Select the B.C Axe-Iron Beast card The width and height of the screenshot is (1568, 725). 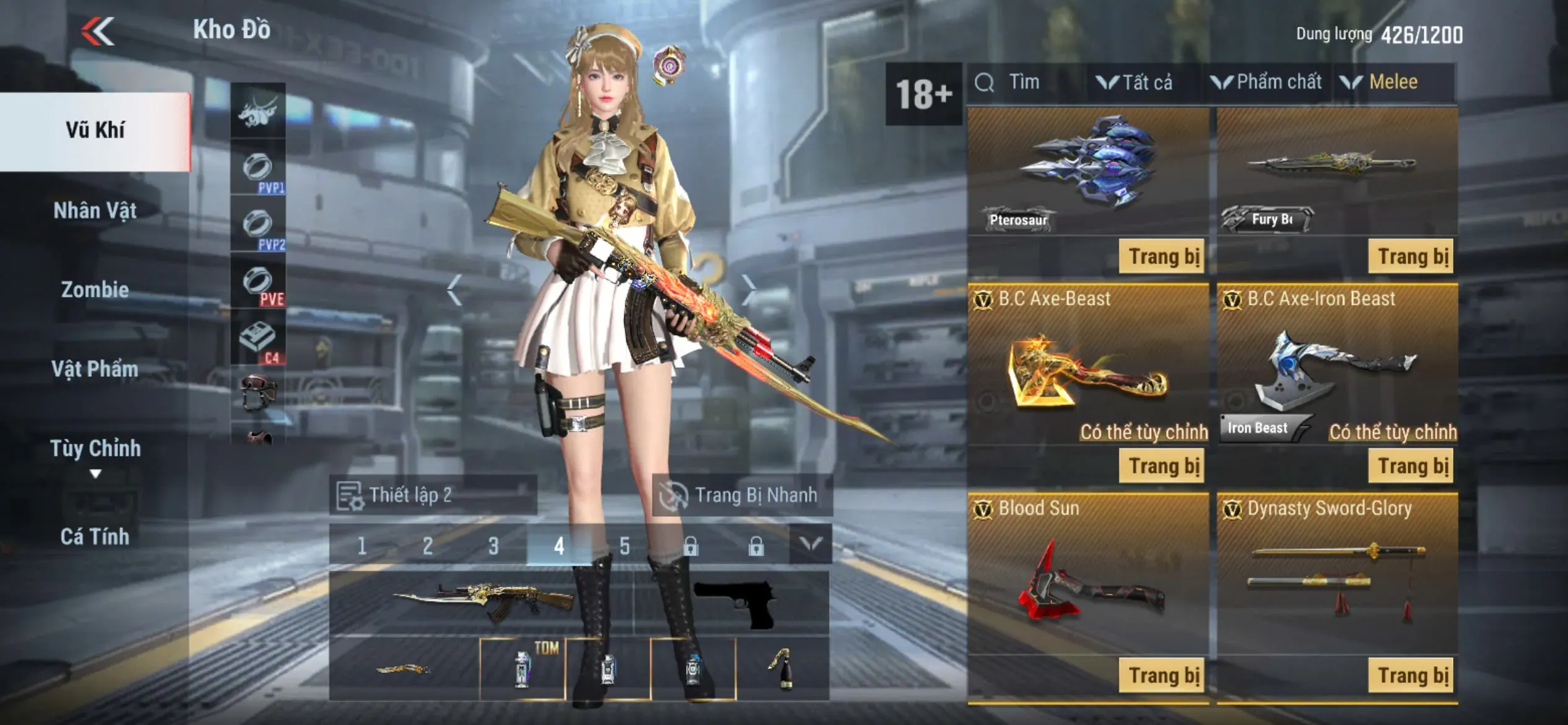coord(1338,366)
